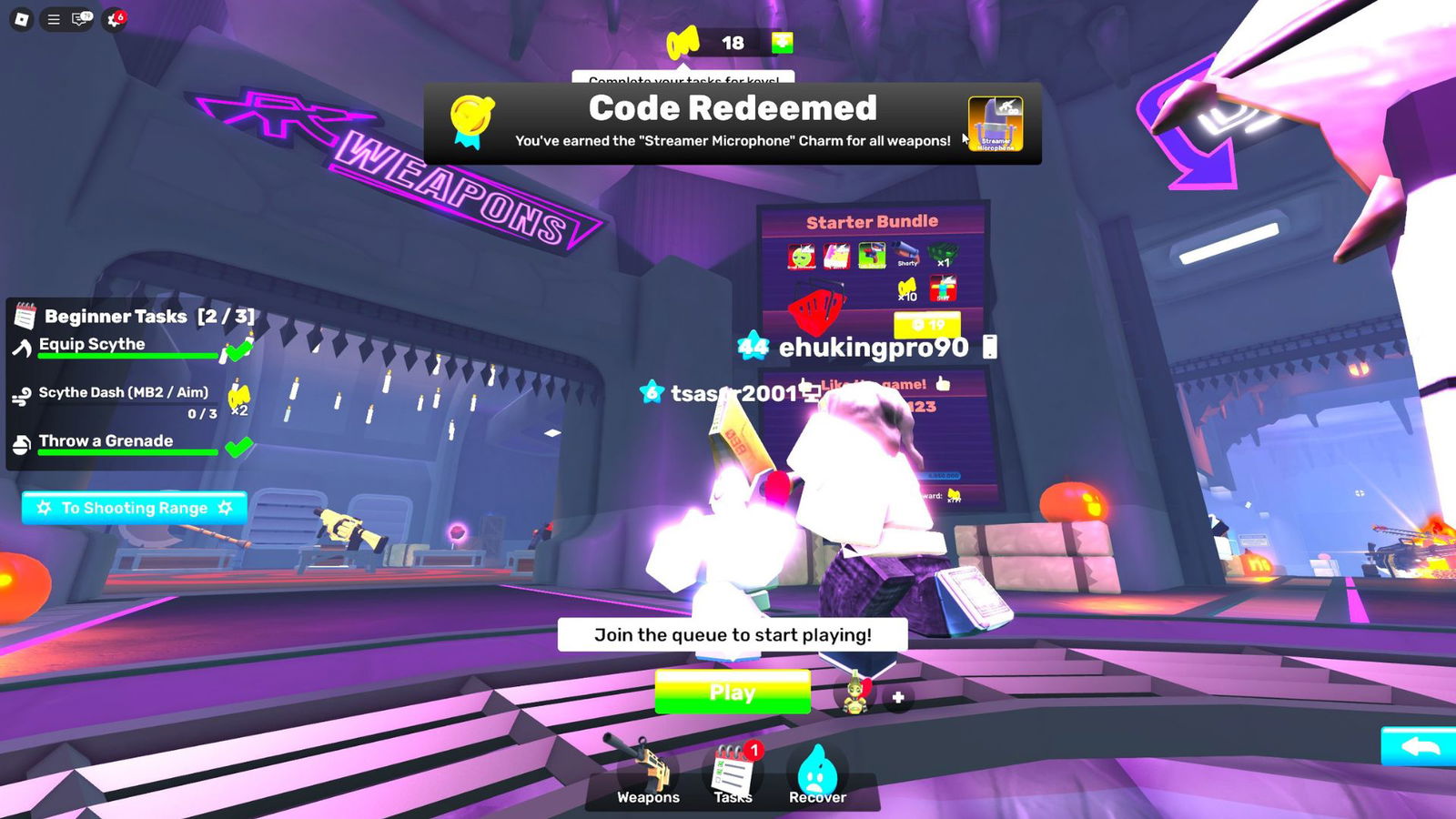Open the hamburger menu
Viewport: 1456px width, 819px height.
pyautogui.click(x=55, y=18)
